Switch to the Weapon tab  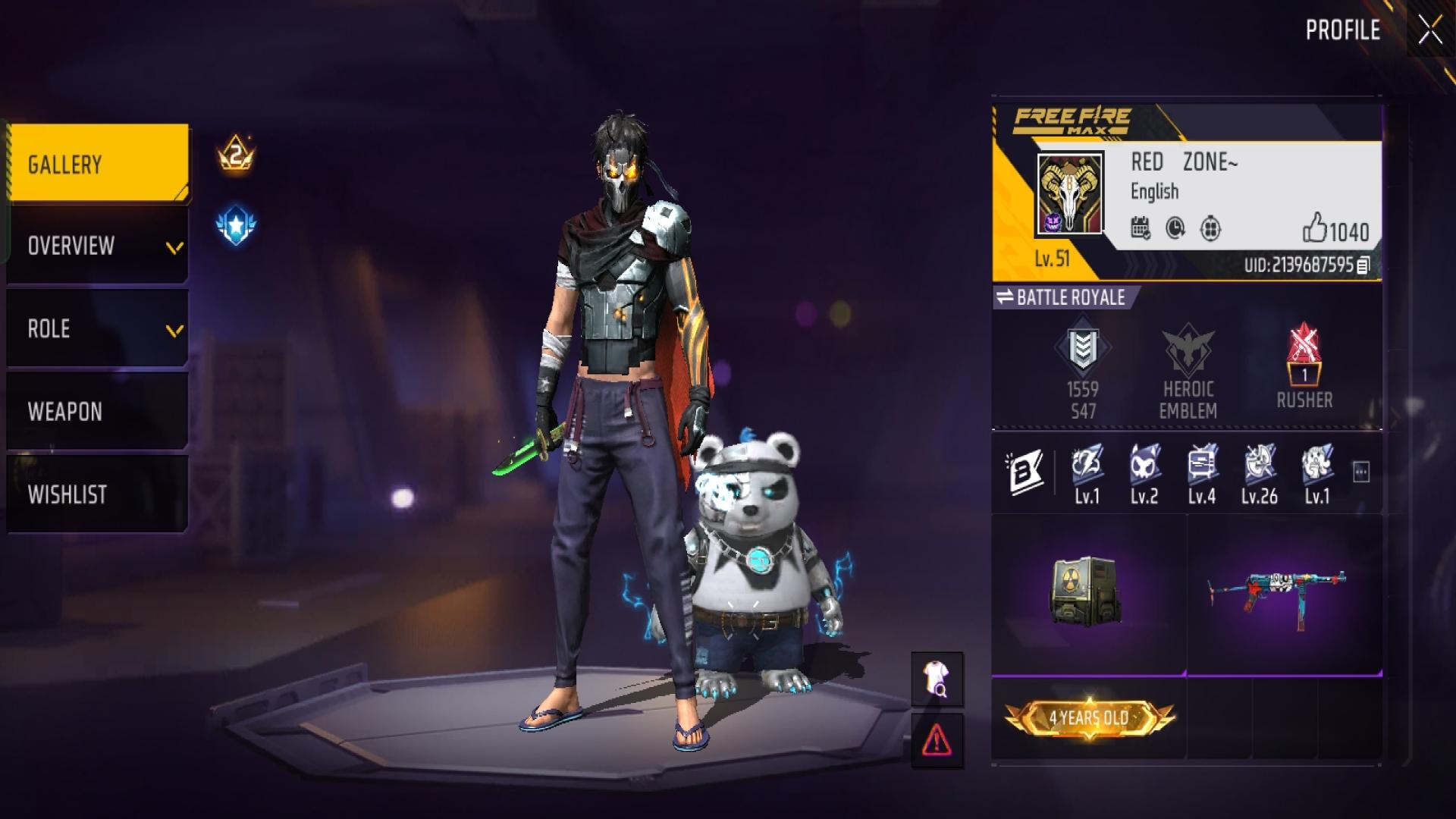tap(98, 412)
